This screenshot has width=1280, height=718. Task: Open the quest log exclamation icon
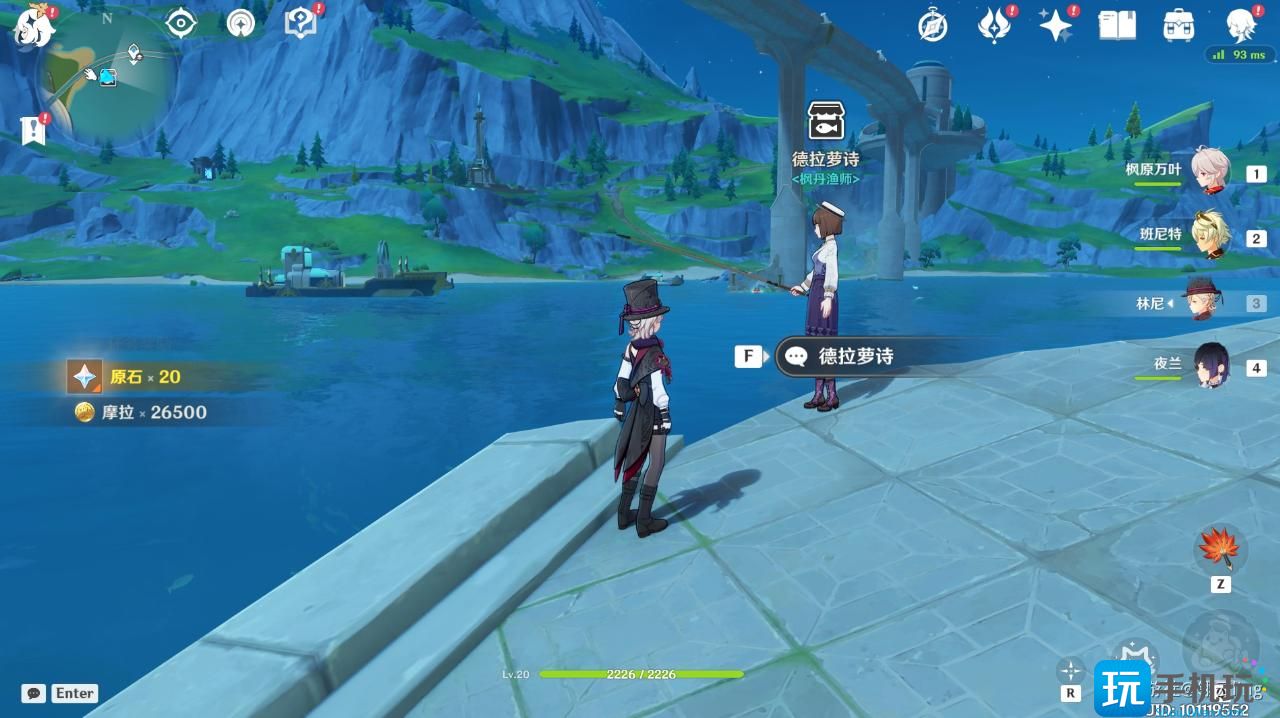pyautogui.click(x=34, y=130)
